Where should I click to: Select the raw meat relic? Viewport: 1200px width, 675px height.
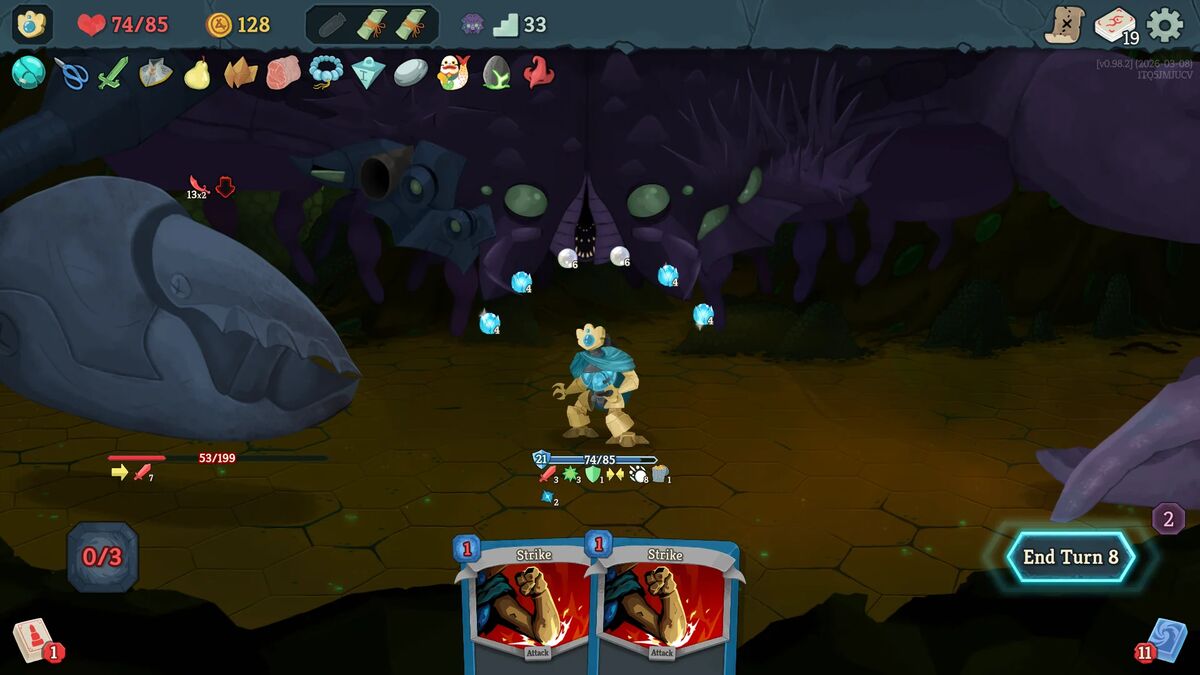click(x=283, y=73)
